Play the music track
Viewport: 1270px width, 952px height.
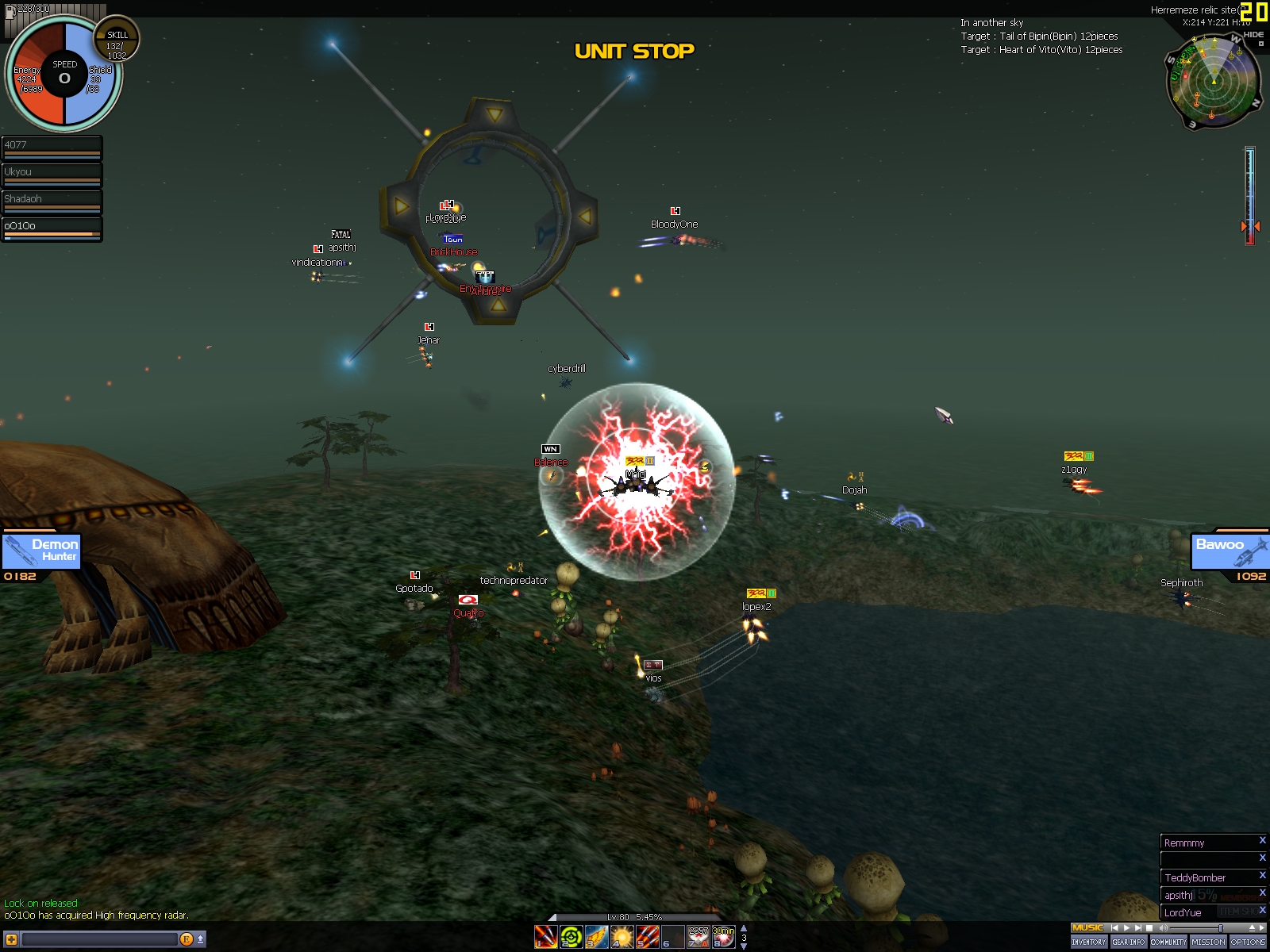pos(1126,927)
